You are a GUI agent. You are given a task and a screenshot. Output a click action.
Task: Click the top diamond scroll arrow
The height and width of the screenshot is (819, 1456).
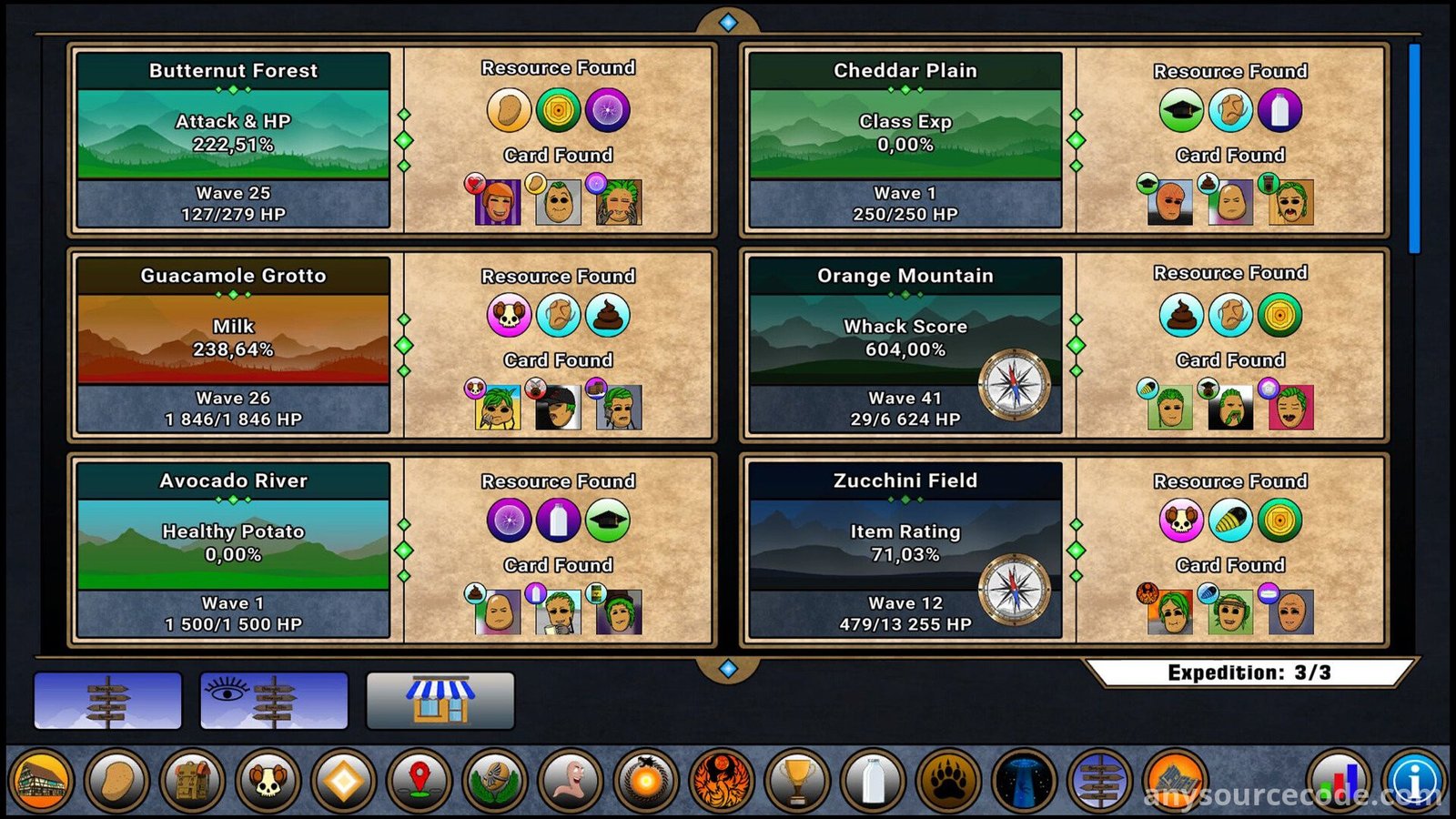(x=728, y=22)
